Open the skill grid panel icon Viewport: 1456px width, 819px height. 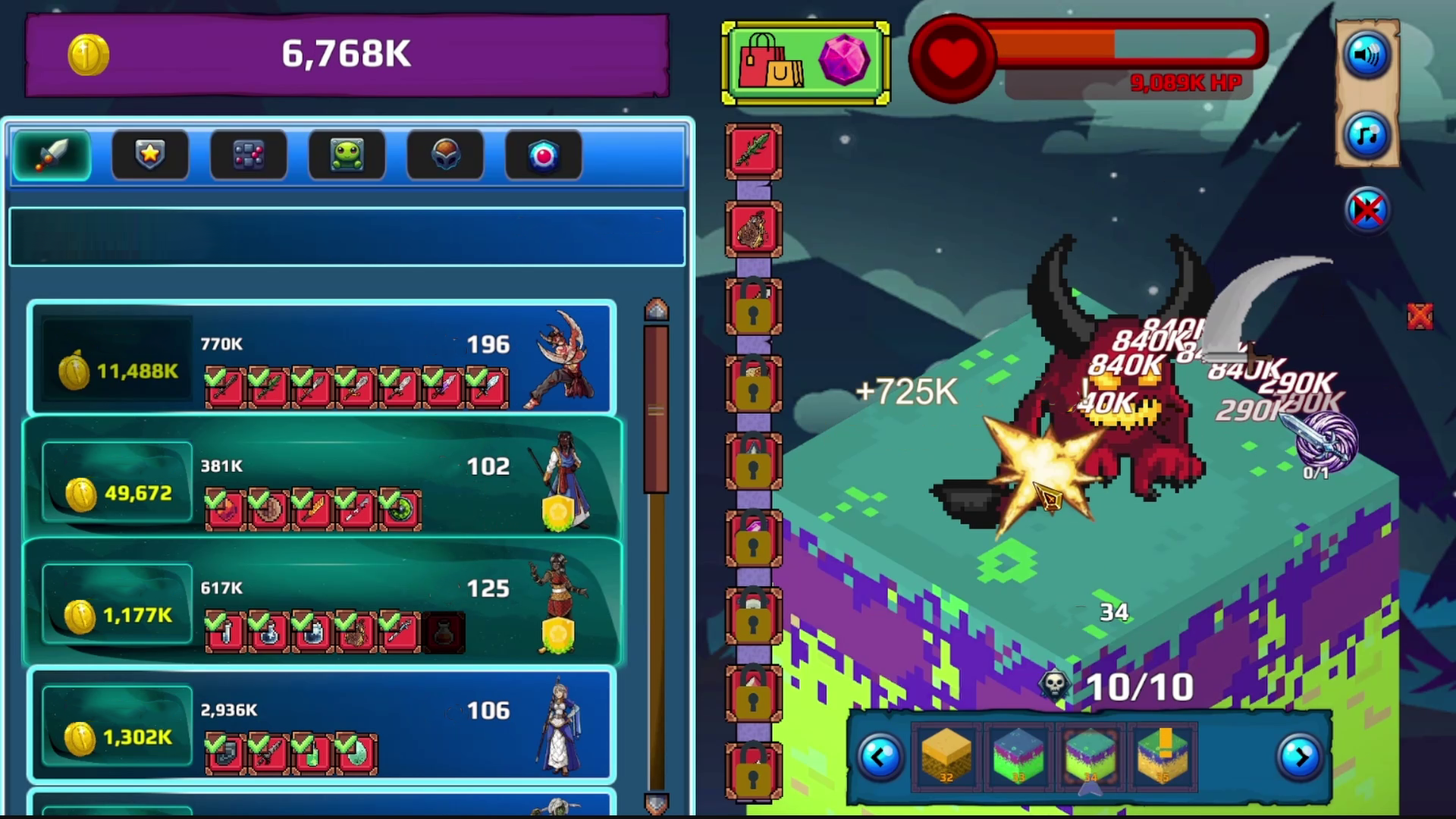click(248, 154)
